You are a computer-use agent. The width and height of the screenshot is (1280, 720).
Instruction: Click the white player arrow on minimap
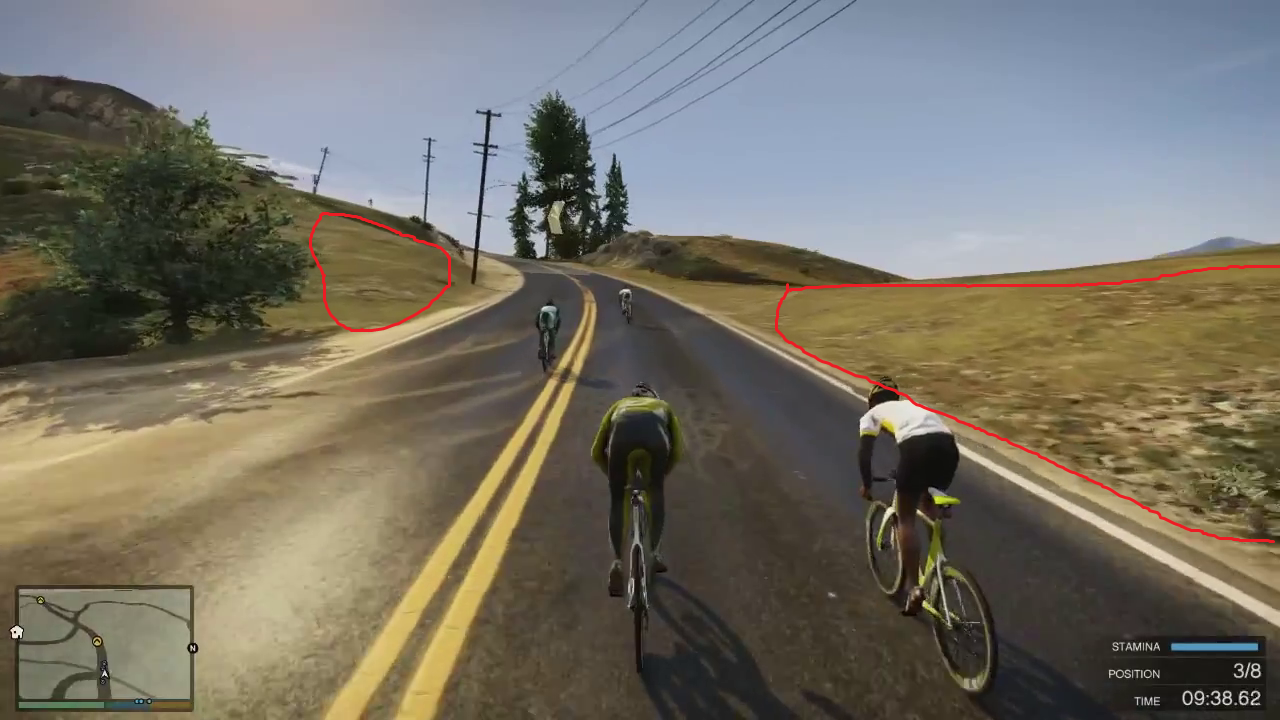[104, 672]
